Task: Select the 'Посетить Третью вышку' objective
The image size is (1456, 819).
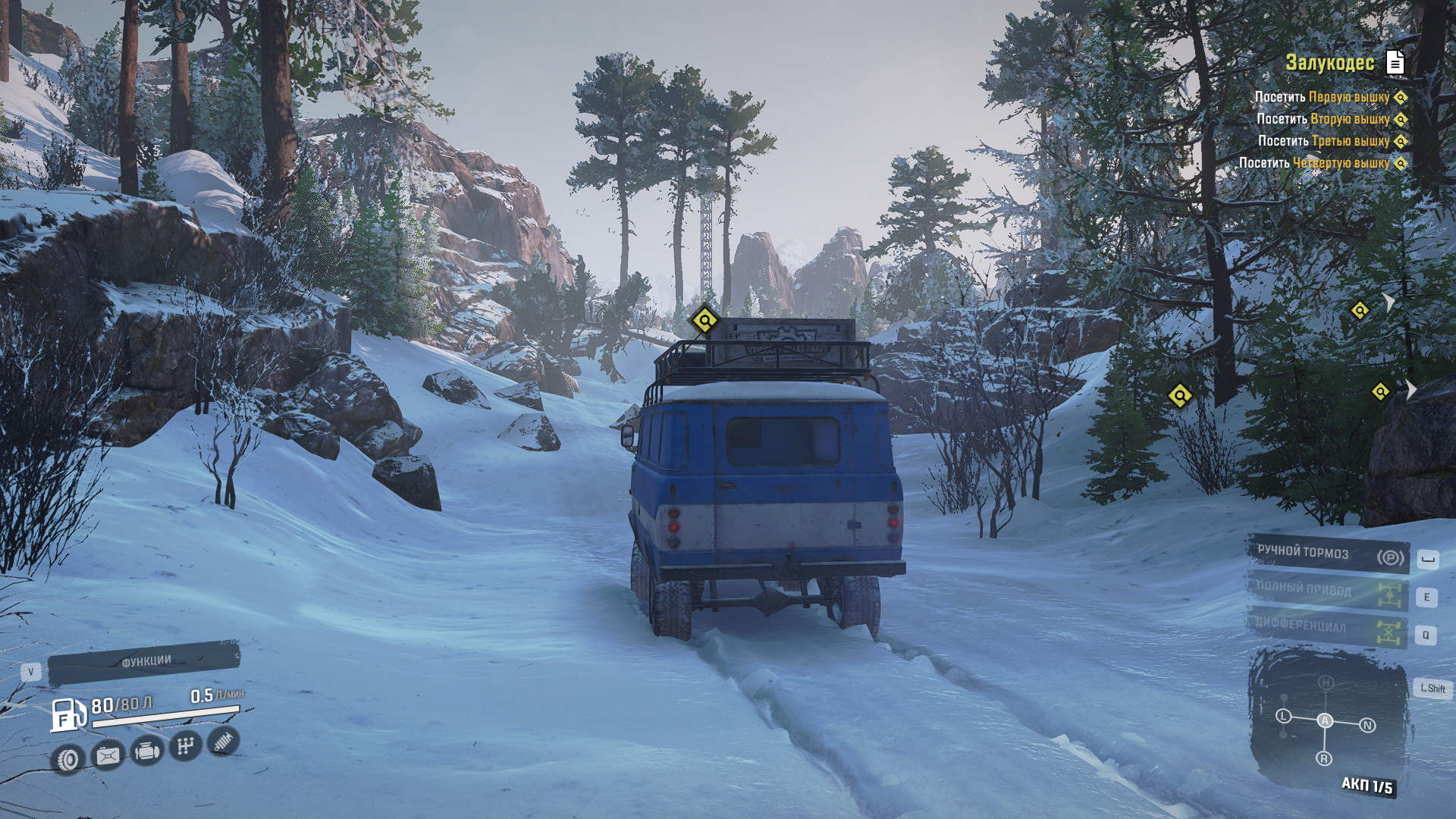Action: point(1323,141)
